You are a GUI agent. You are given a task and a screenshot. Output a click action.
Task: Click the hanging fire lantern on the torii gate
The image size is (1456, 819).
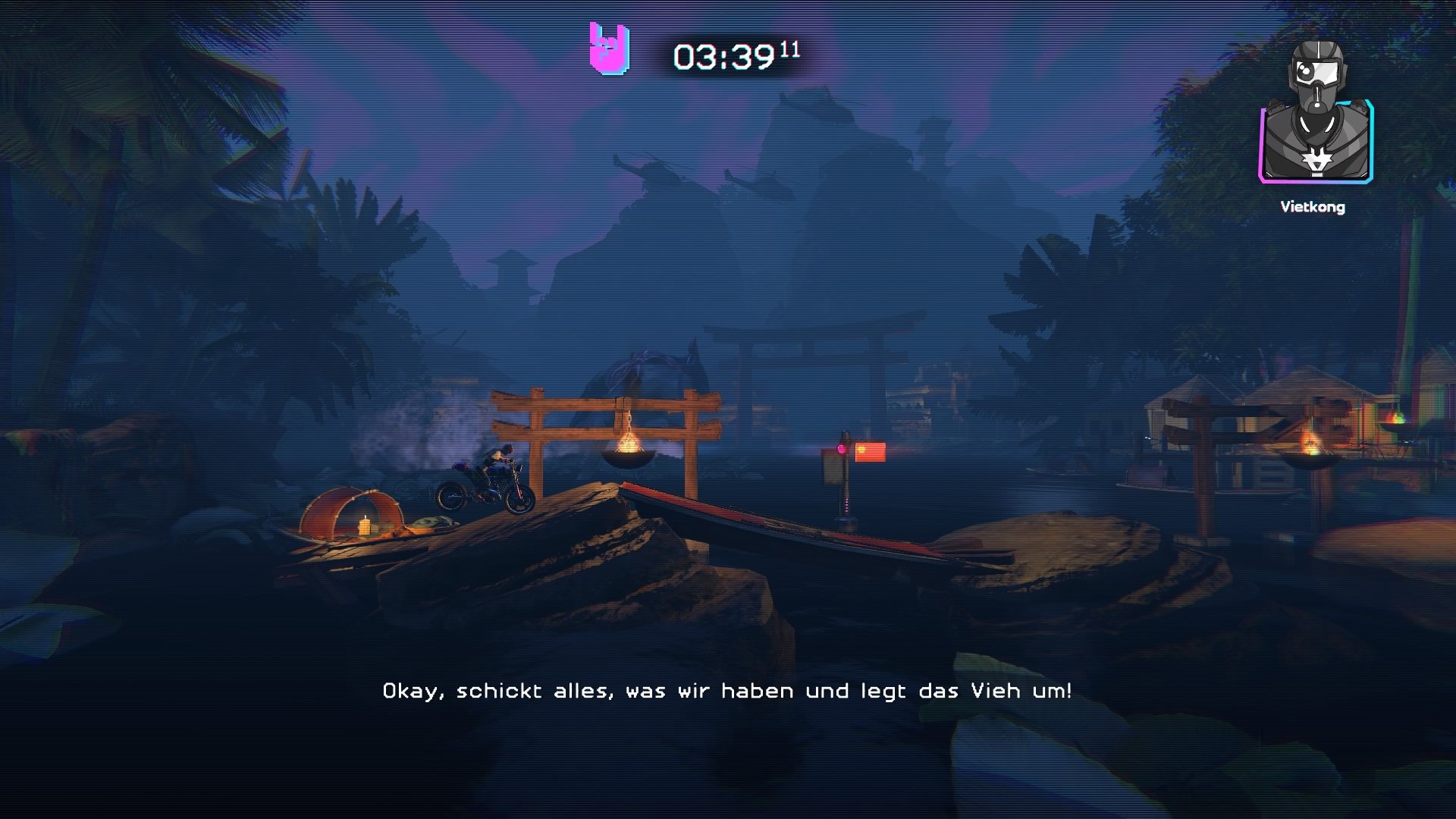coord(628,447)
